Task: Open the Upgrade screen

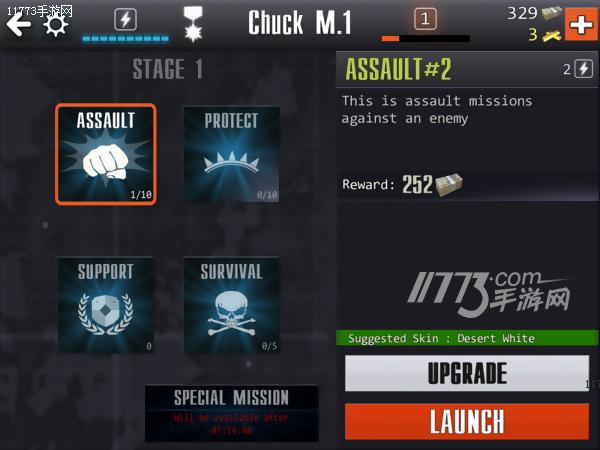Action: click(467, 374)
